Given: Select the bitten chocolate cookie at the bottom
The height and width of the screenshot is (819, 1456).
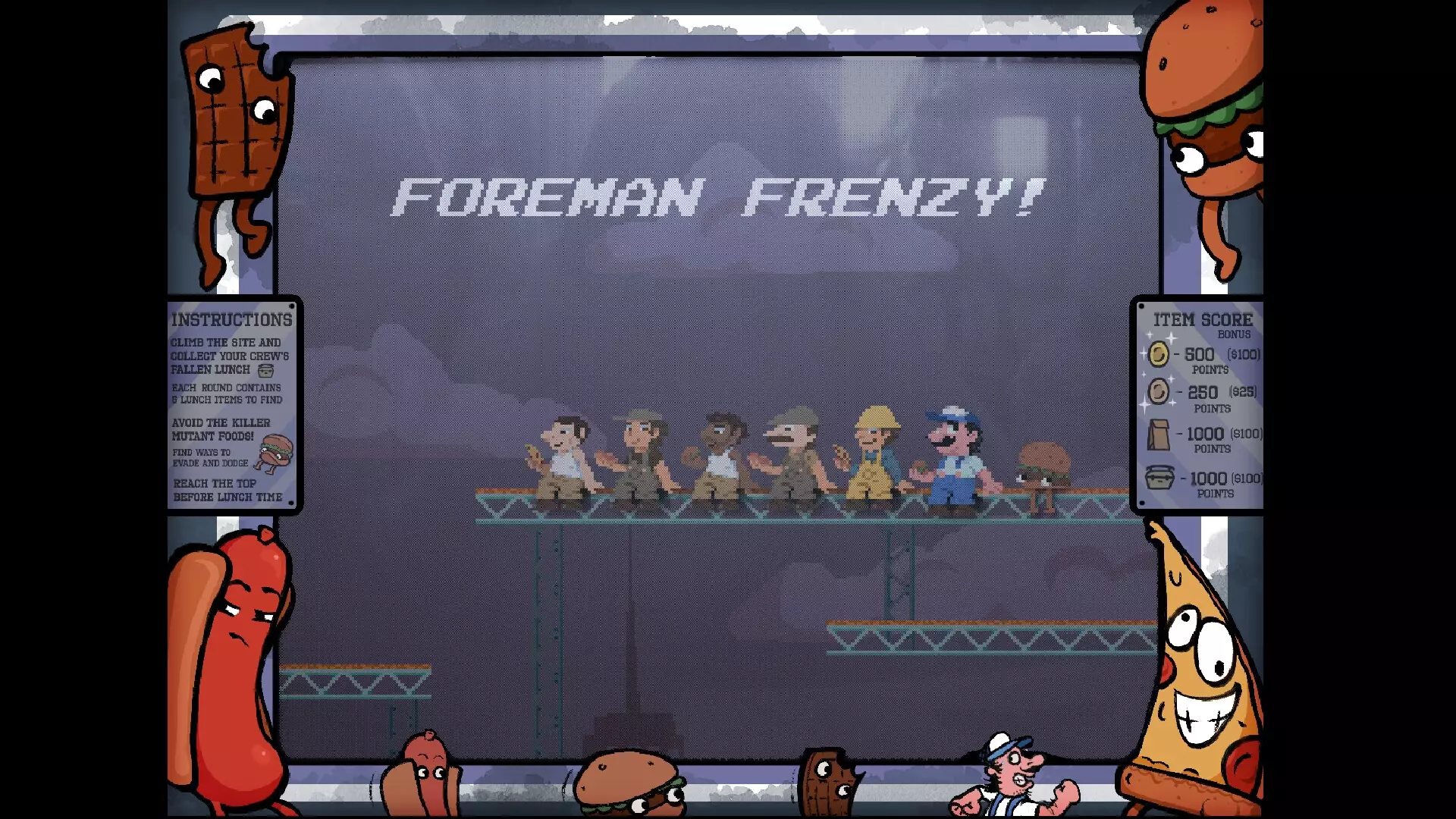Looking at the screenshot, I should (830, 781).
